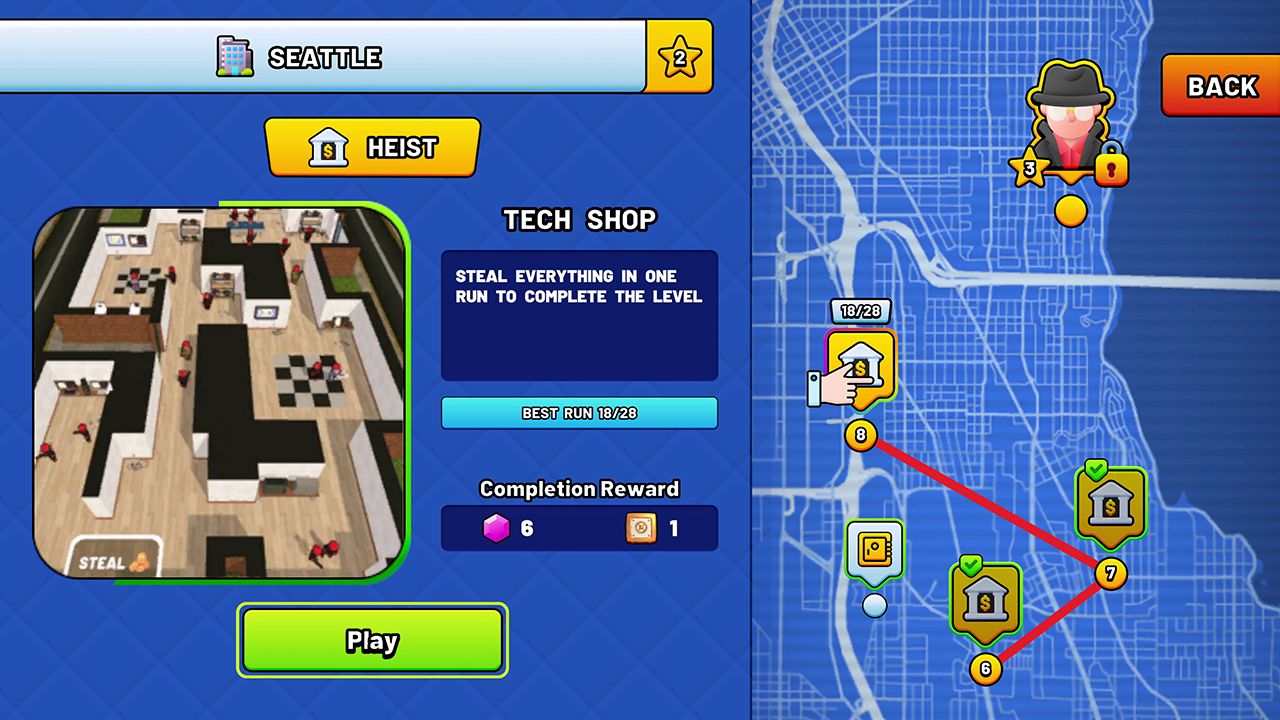Image resolution: width=1280 pixels, height=720 pixels.
Task: Click the pink gem completion reward icon
Action: (497, 528)
